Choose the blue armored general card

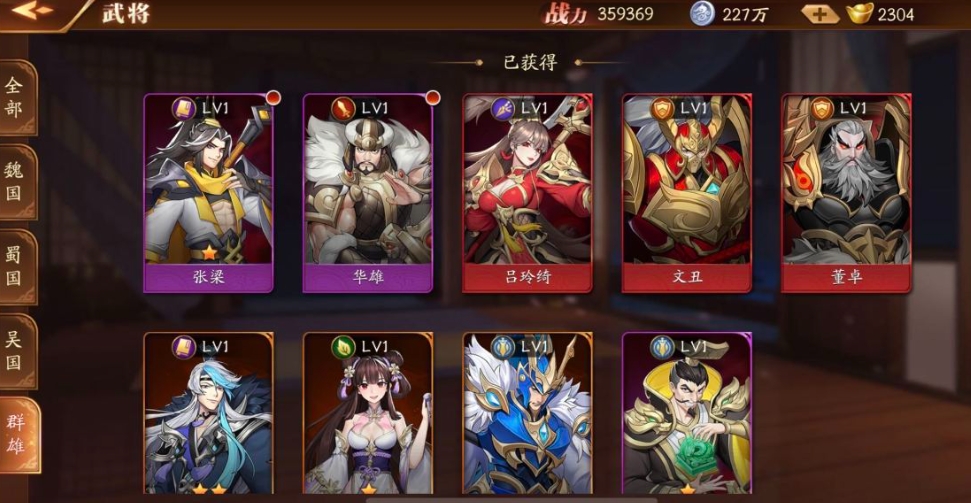527,414
